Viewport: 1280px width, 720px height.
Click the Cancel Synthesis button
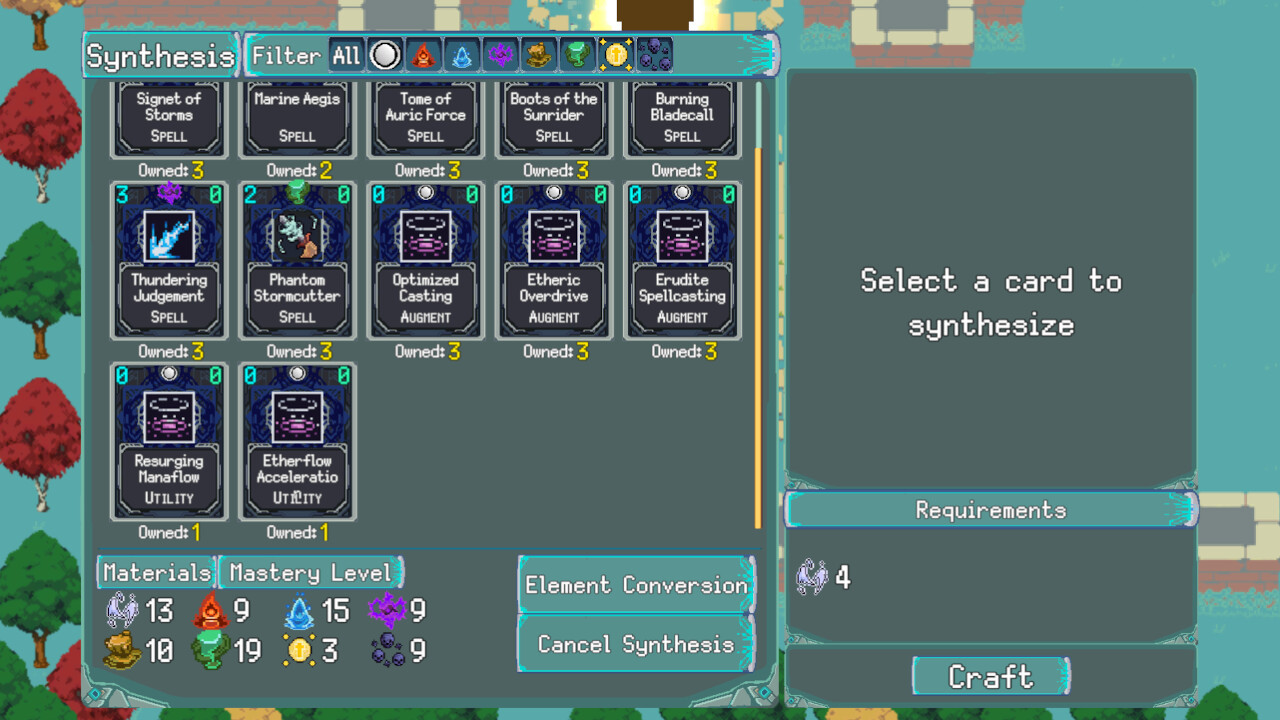click(636, 644)
